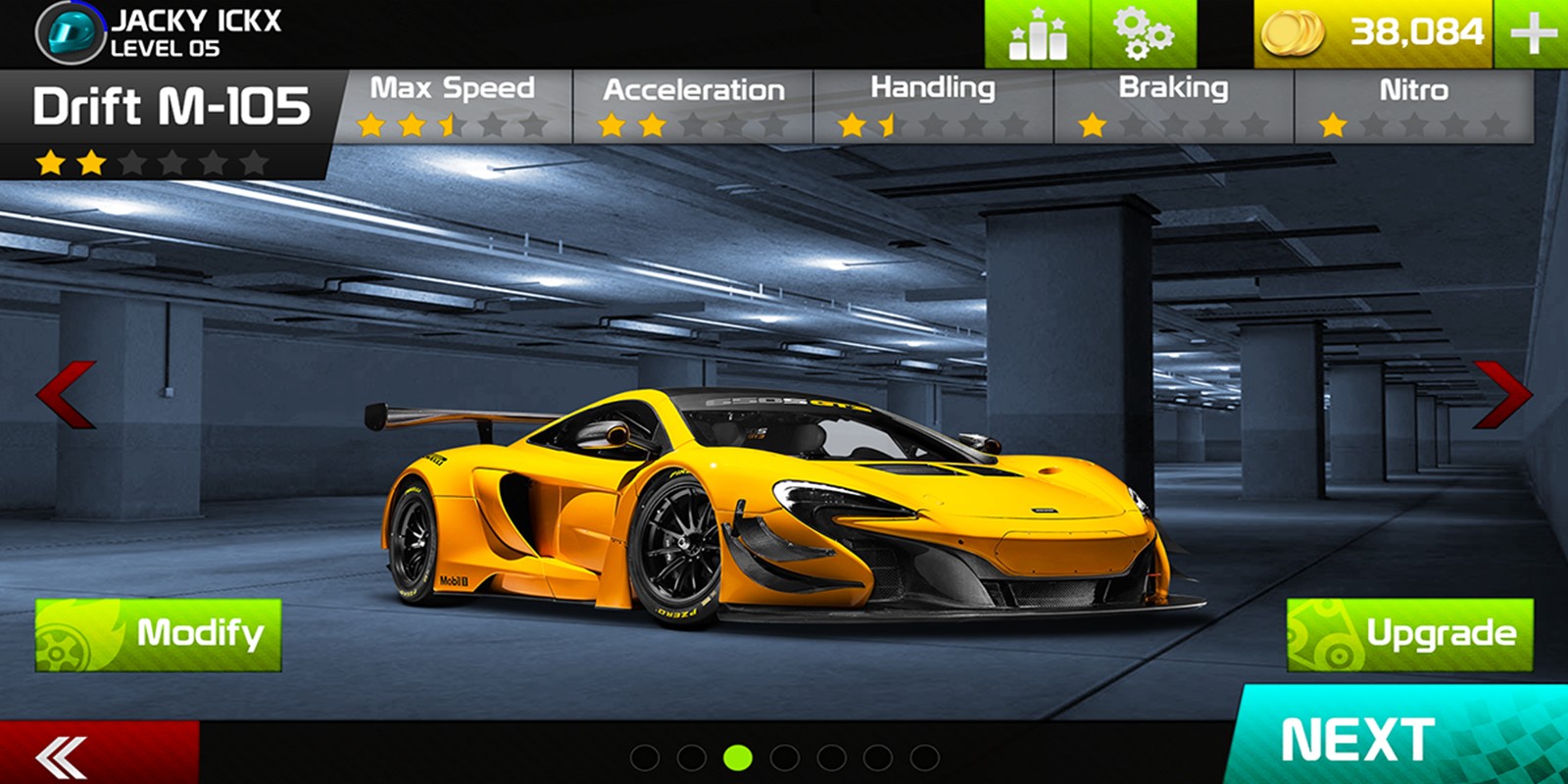Go back using the double-chevron button
1568x784 pixels.
click(x=63, y=756)
